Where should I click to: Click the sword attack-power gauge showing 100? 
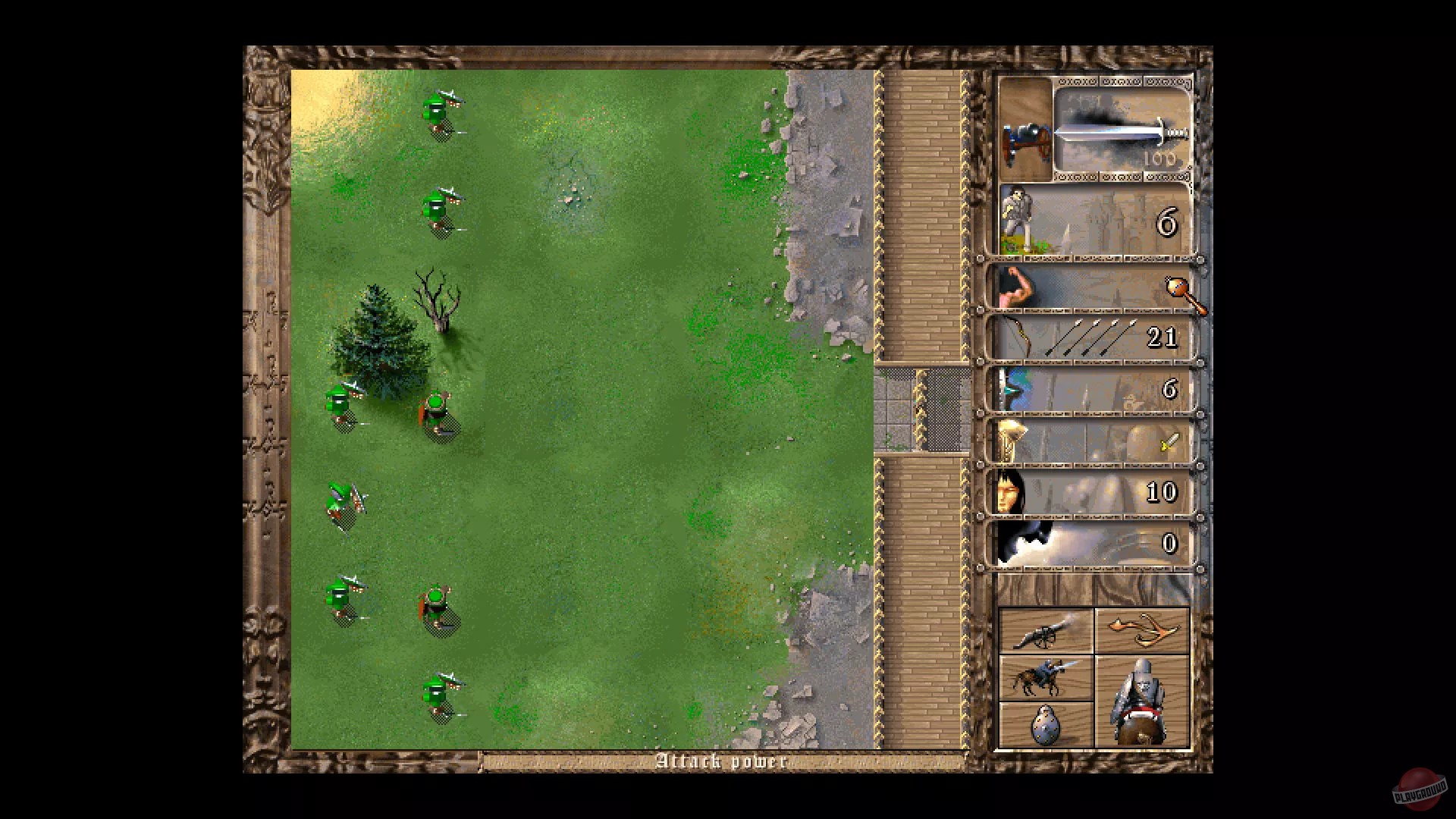[1121, 134]
